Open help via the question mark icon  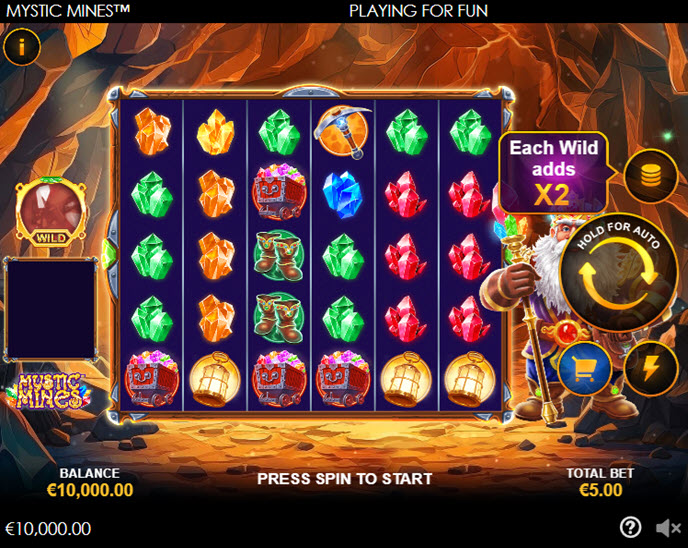(x=630, y=527)
